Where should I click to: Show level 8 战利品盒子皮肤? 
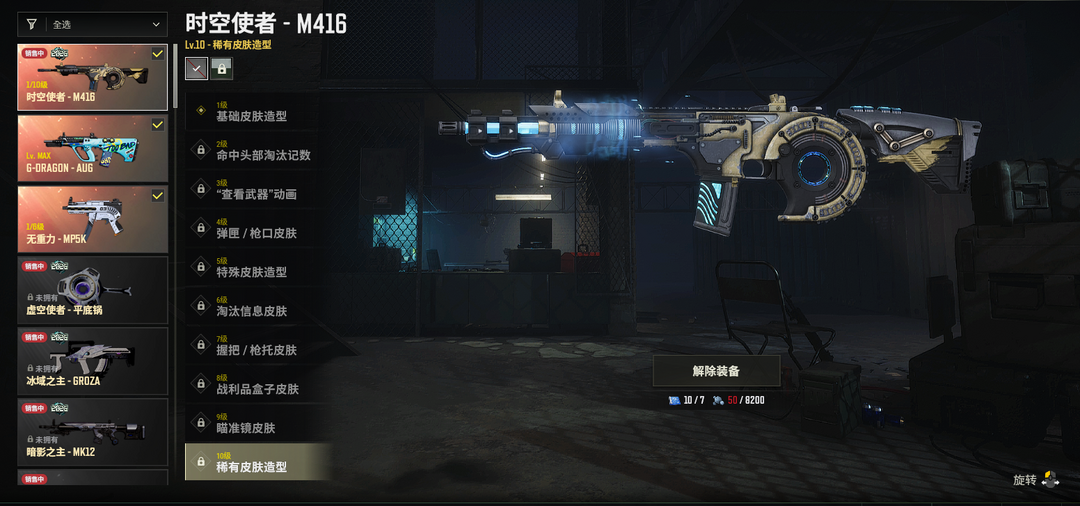(x=256, y=384)
